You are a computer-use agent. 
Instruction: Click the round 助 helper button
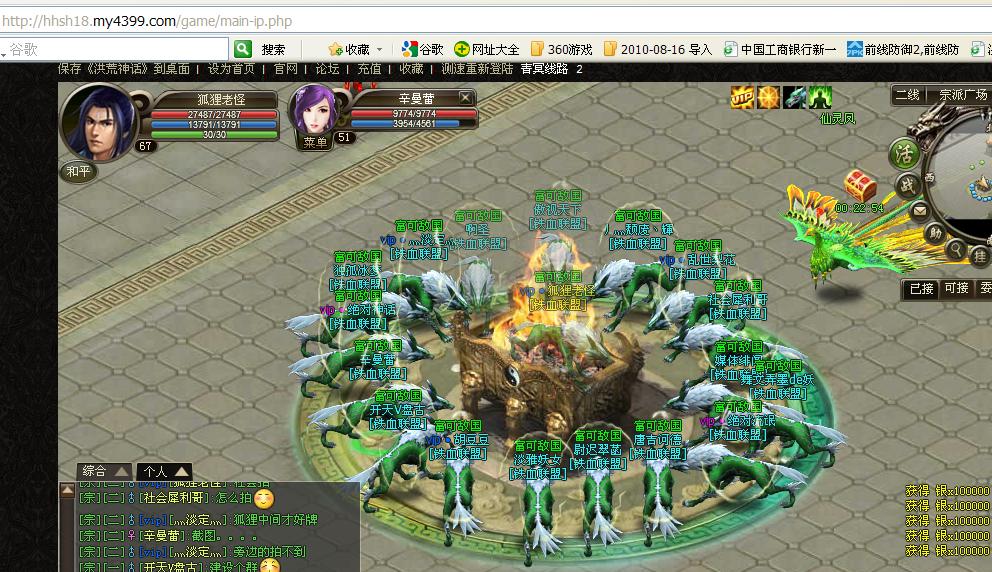[x=934, y=232]
